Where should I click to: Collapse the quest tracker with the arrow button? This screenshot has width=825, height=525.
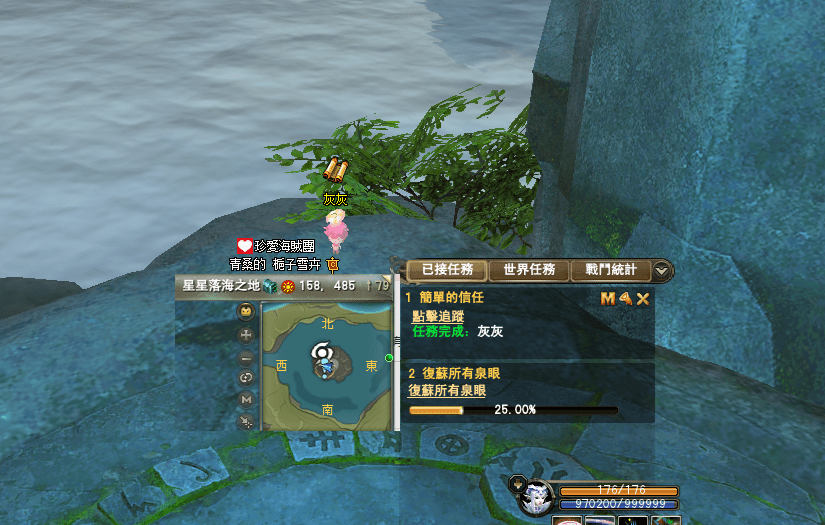[661, 271]
